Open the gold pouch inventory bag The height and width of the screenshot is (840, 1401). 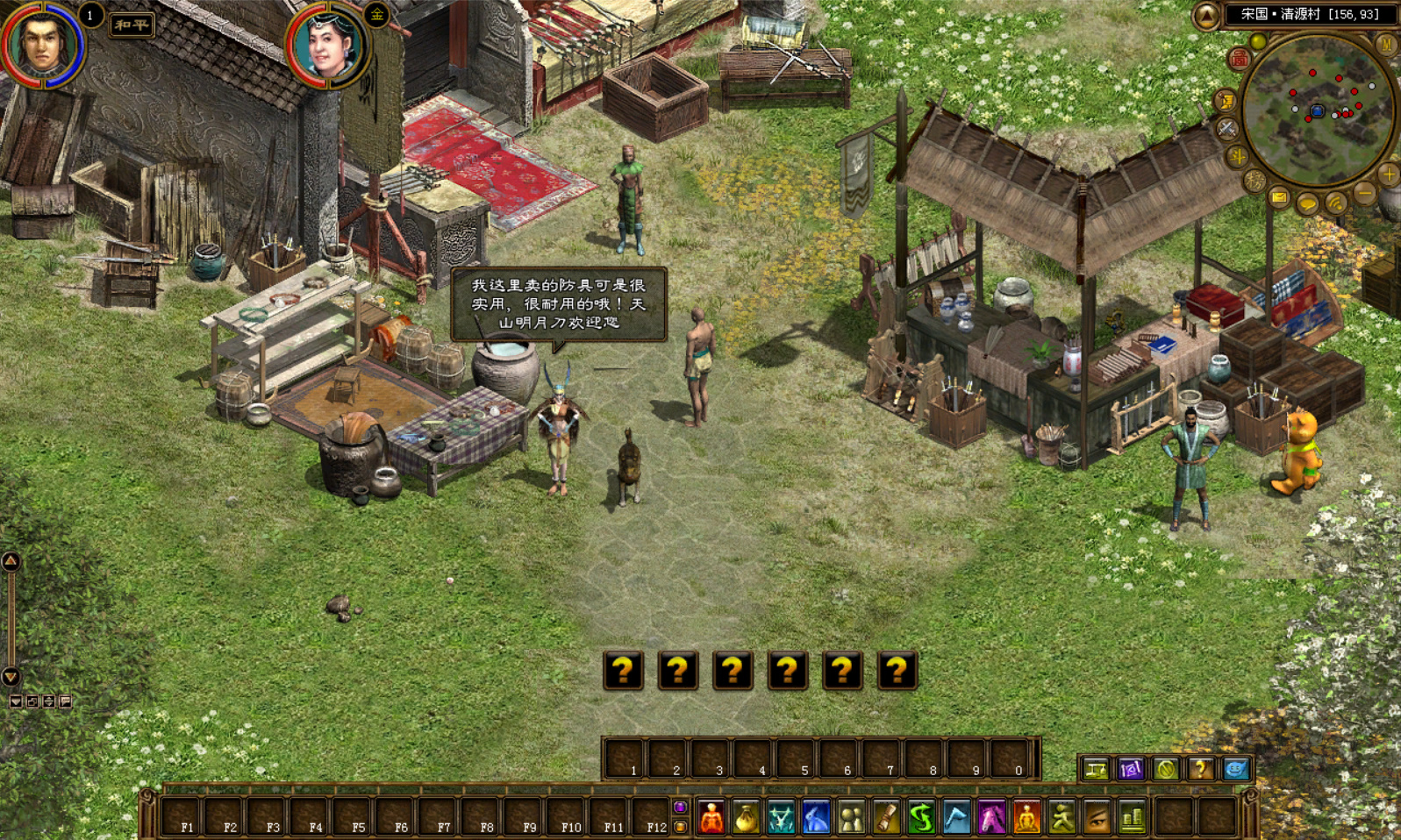pyautogui.click(x=746, y=818)
